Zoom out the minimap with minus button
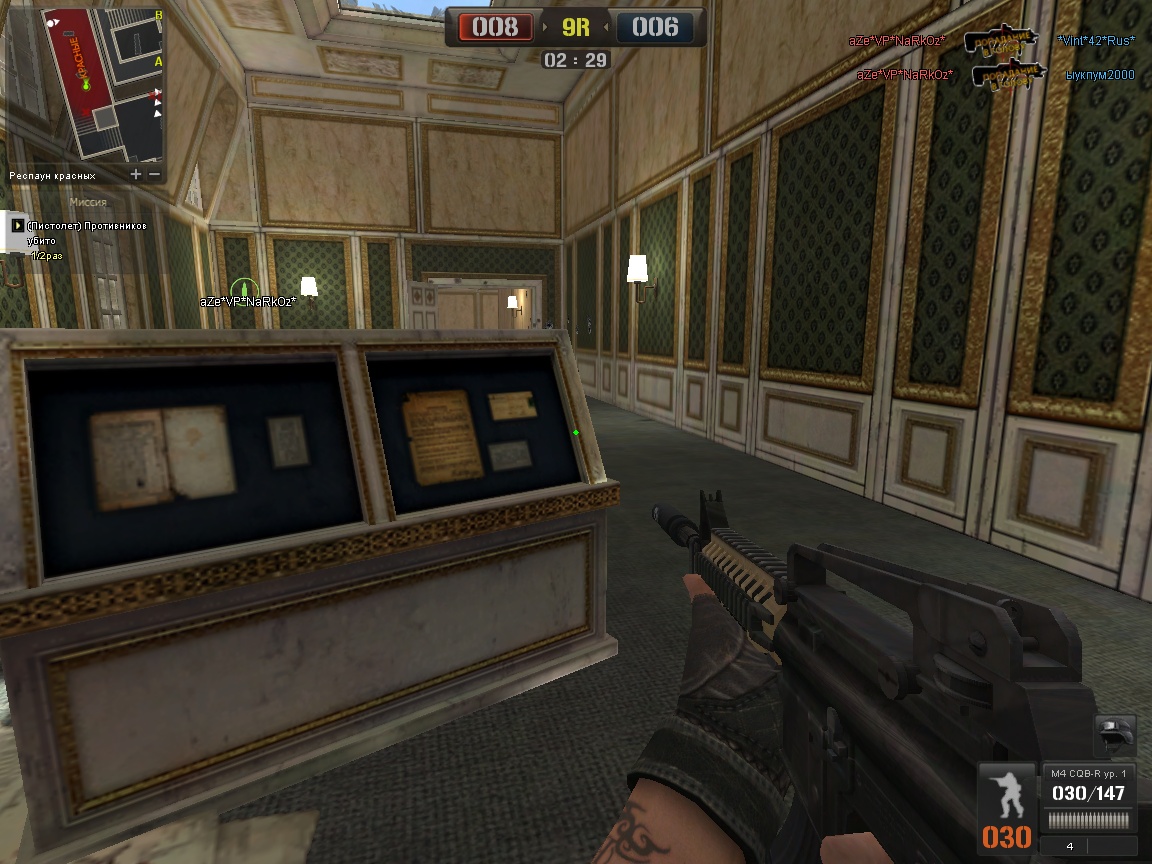This screenshot has height=864, width=1152. [x=154, y=174]
